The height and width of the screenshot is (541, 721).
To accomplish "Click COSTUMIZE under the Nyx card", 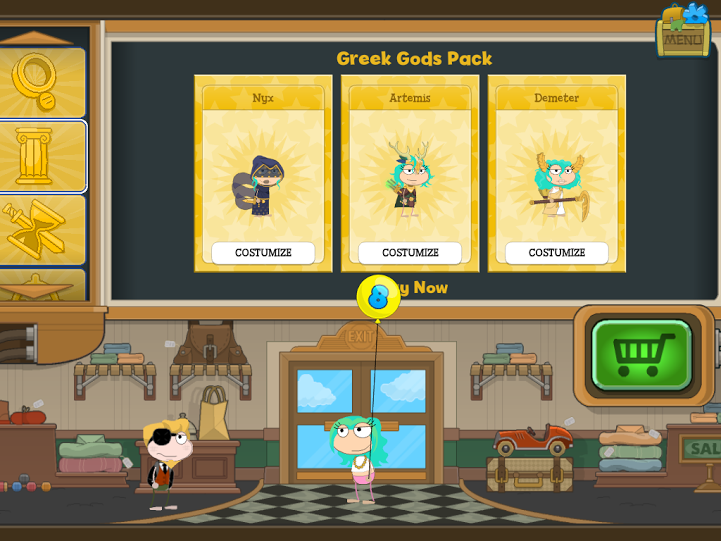I will click(263, 253).
